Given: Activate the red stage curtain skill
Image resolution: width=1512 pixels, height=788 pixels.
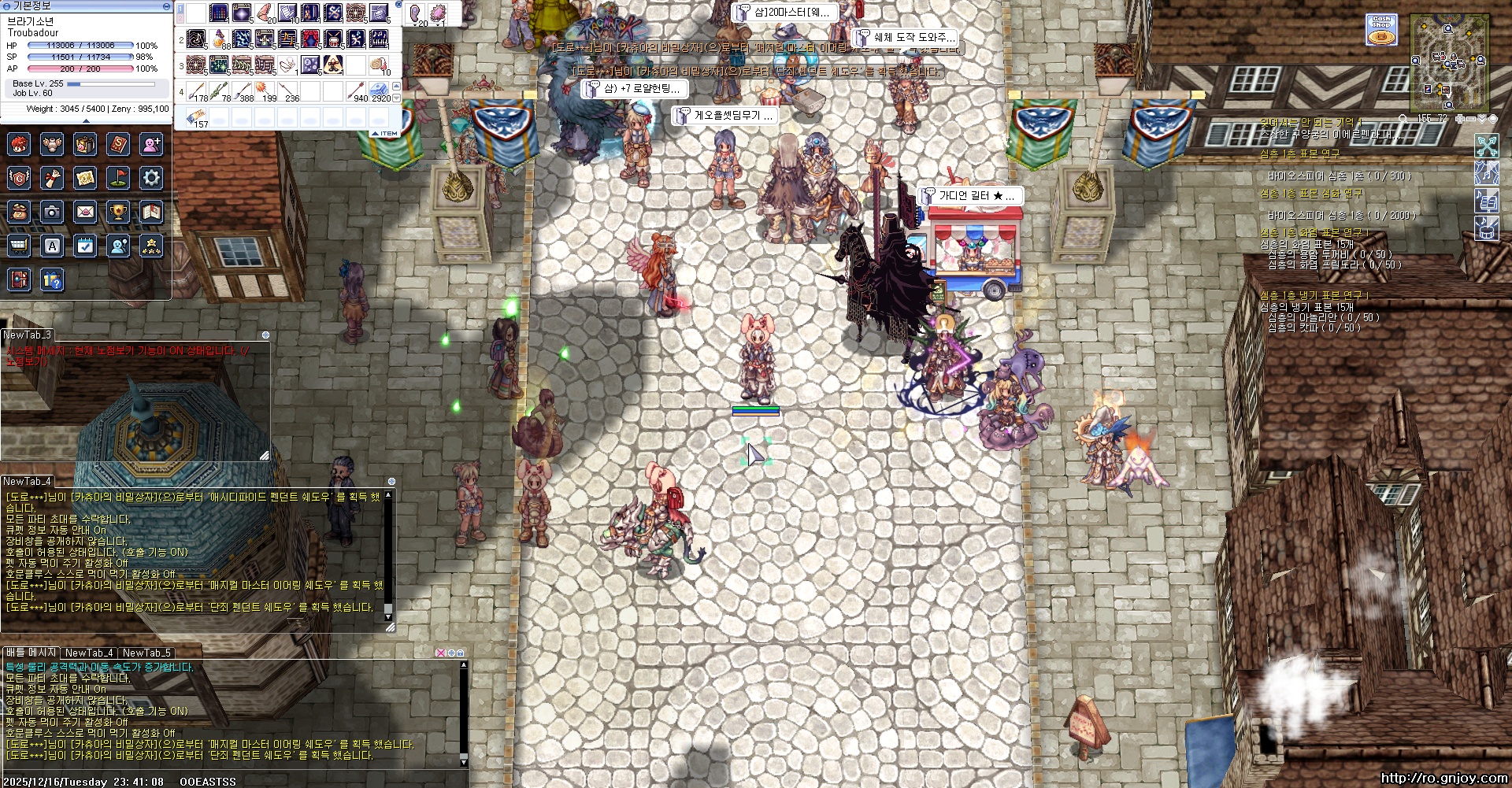Looking at the screenshot, I should pyautogui.click(x=310, y=39).
